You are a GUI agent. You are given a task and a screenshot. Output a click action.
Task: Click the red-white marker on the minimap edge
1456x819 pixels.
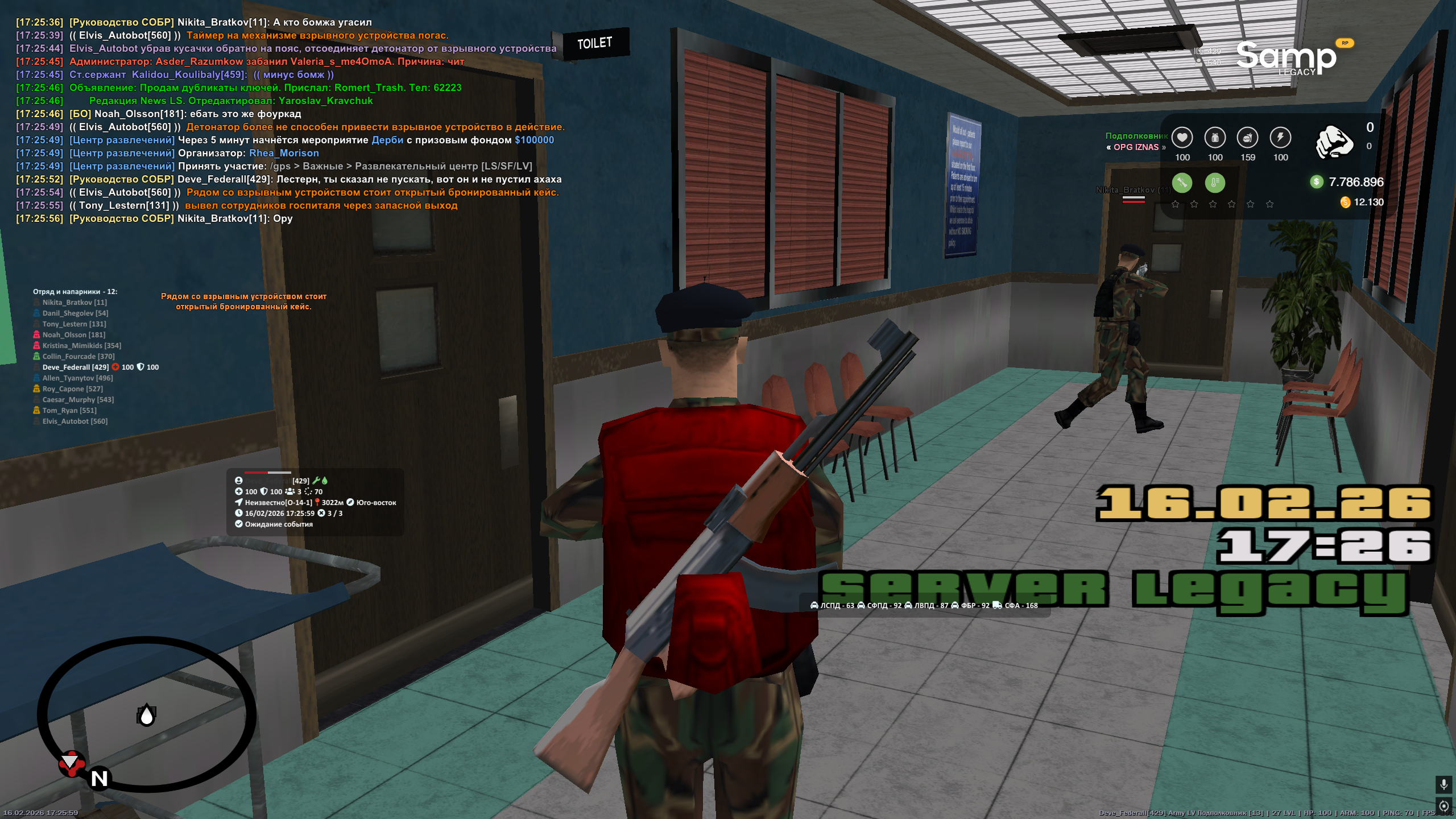72,763
